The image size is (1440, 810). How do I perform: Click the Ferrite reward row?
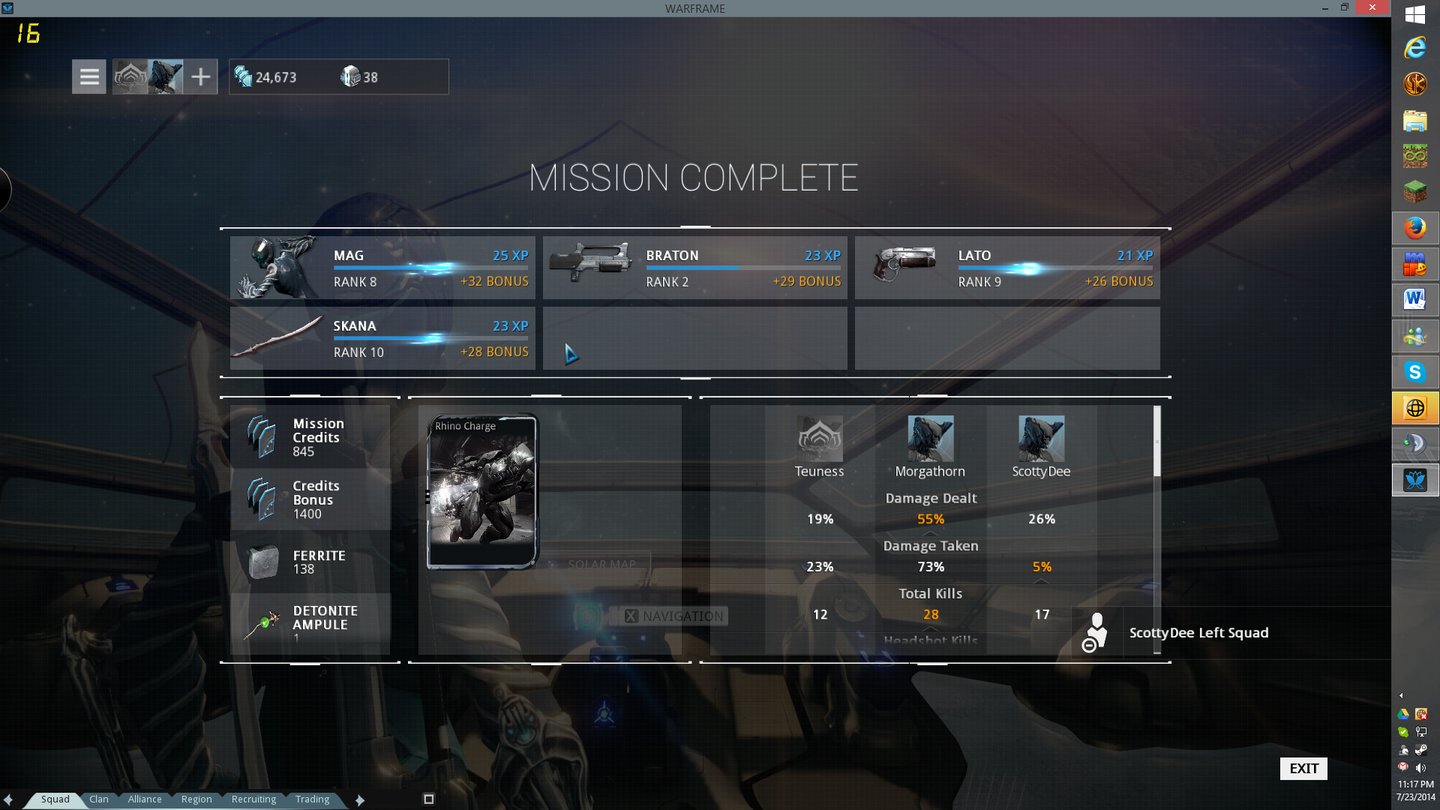pos(310,562)
